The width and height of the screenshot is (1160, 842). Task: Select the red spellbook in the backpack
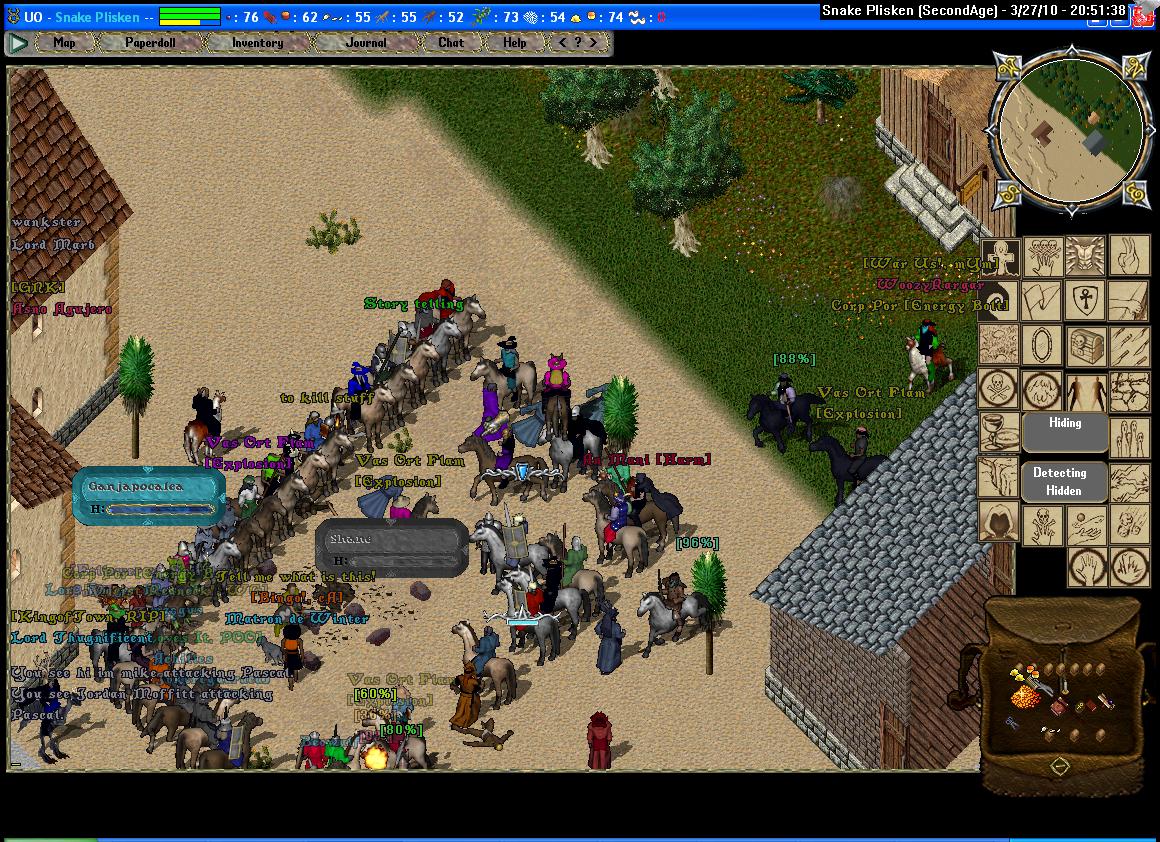click(x=1059, y=706)
